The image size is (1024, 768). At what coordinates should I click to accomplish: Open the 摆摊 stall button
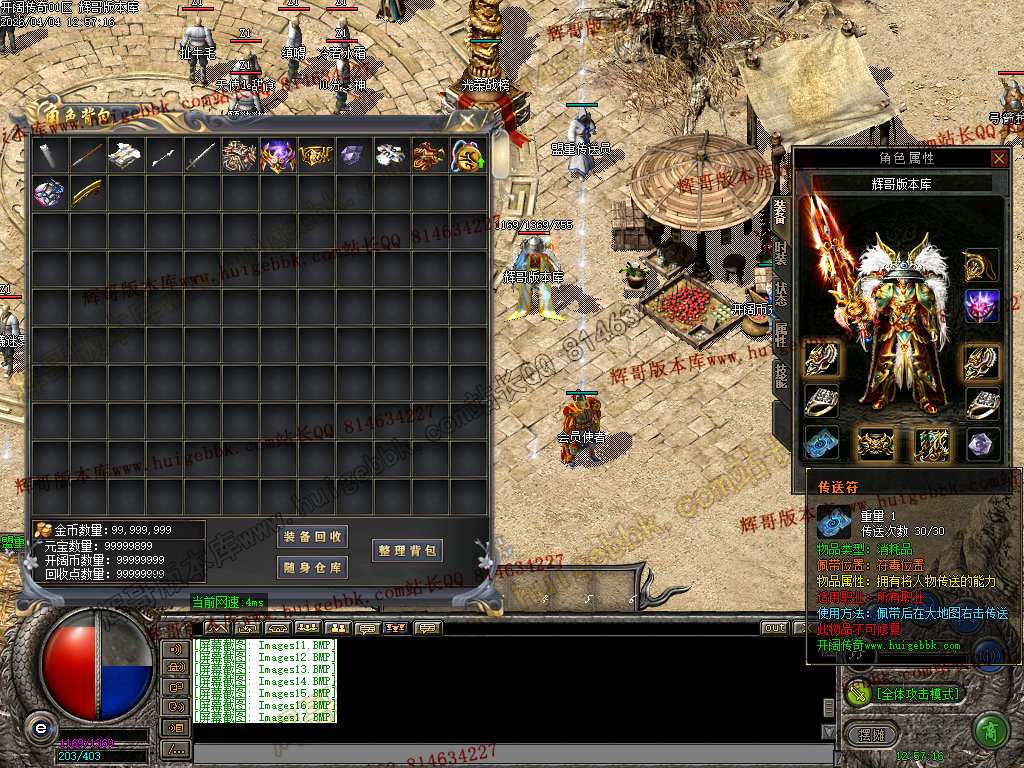click(x=872, y=735)
